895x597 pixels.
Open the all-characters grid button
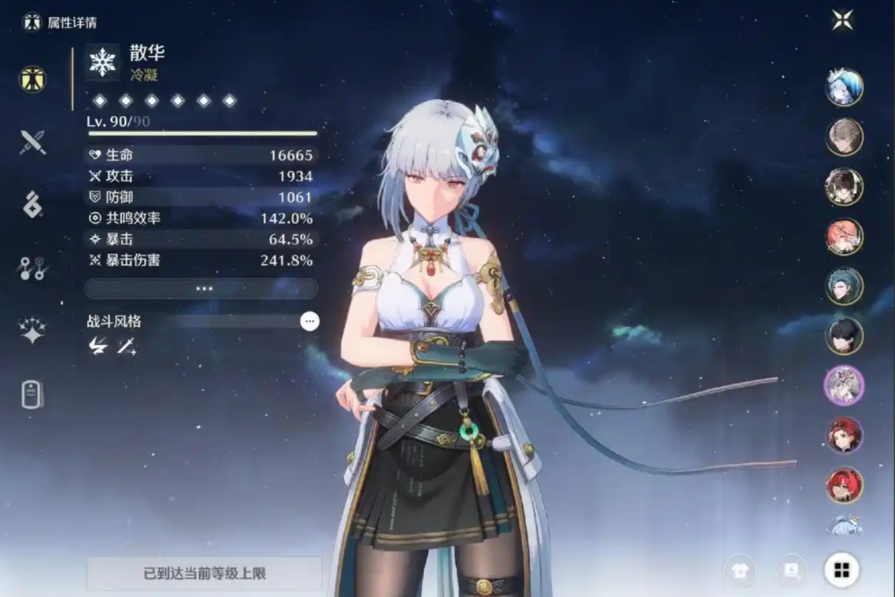(x=842, y=570)
